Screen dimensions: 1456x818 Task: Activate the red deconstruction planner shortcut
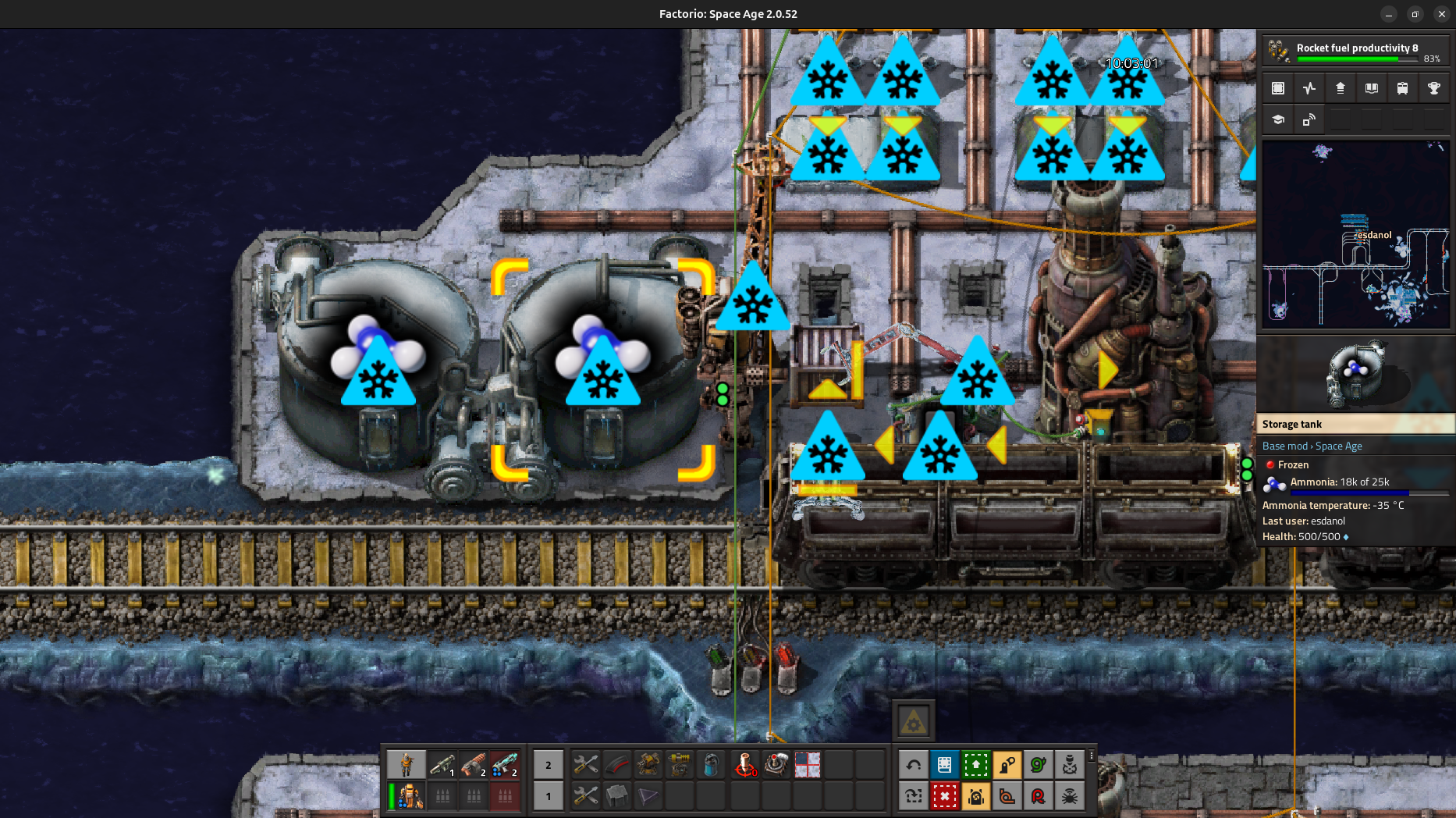tap(944, 796)
